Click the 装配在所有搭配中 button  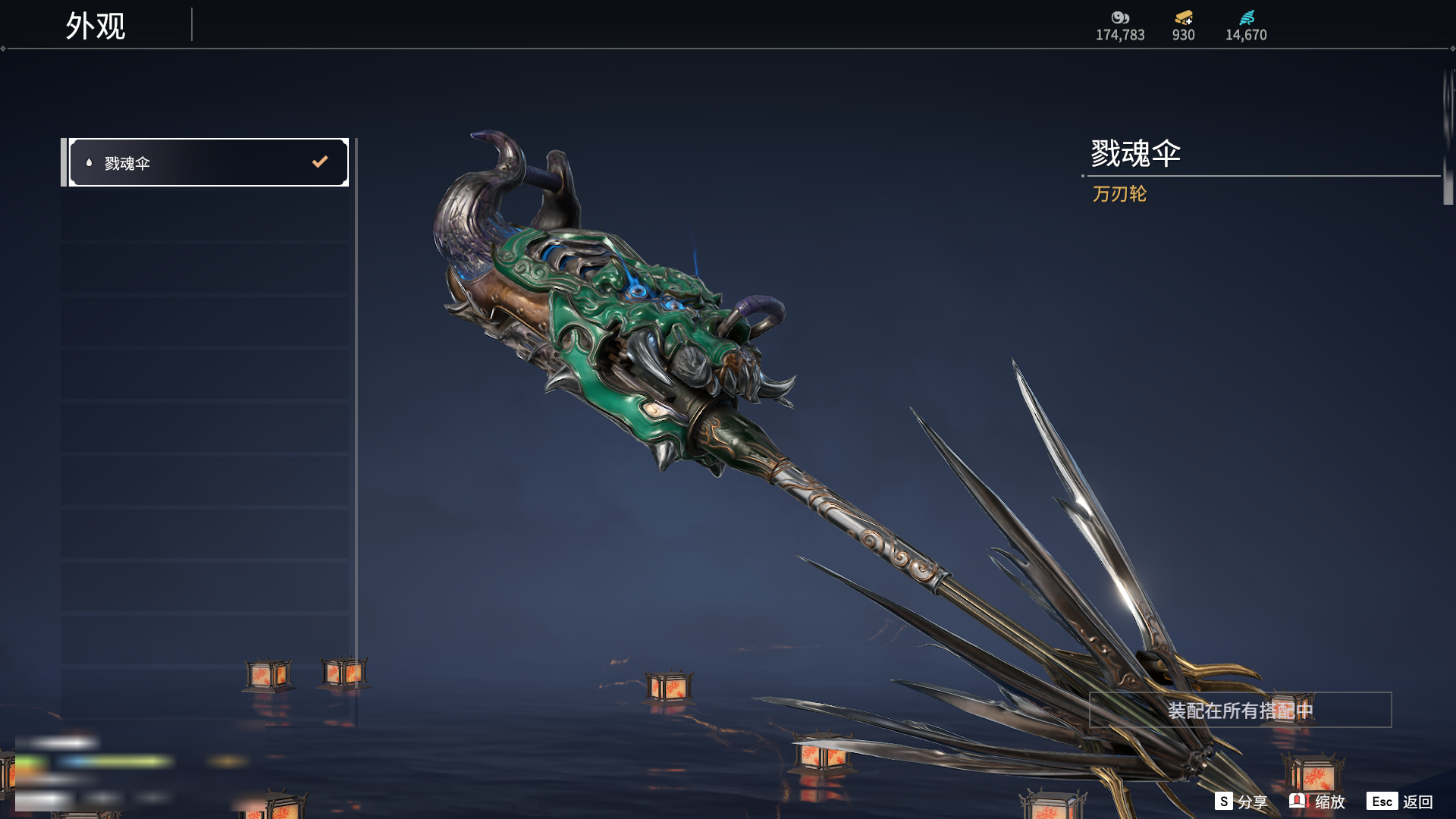[1240, 711]
